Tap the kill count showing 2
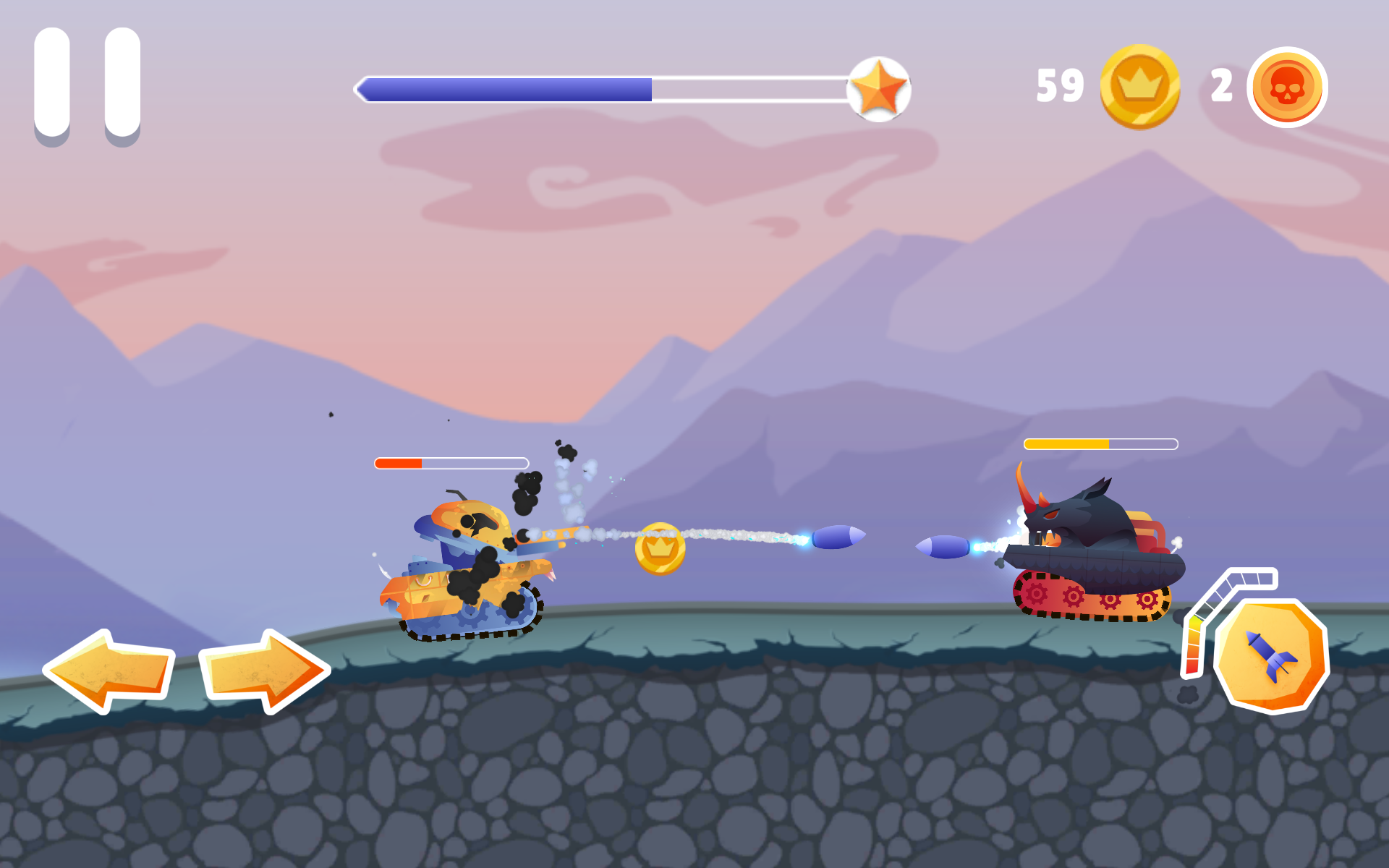Screen dimensions: 1389x868 pos(1222,86)
